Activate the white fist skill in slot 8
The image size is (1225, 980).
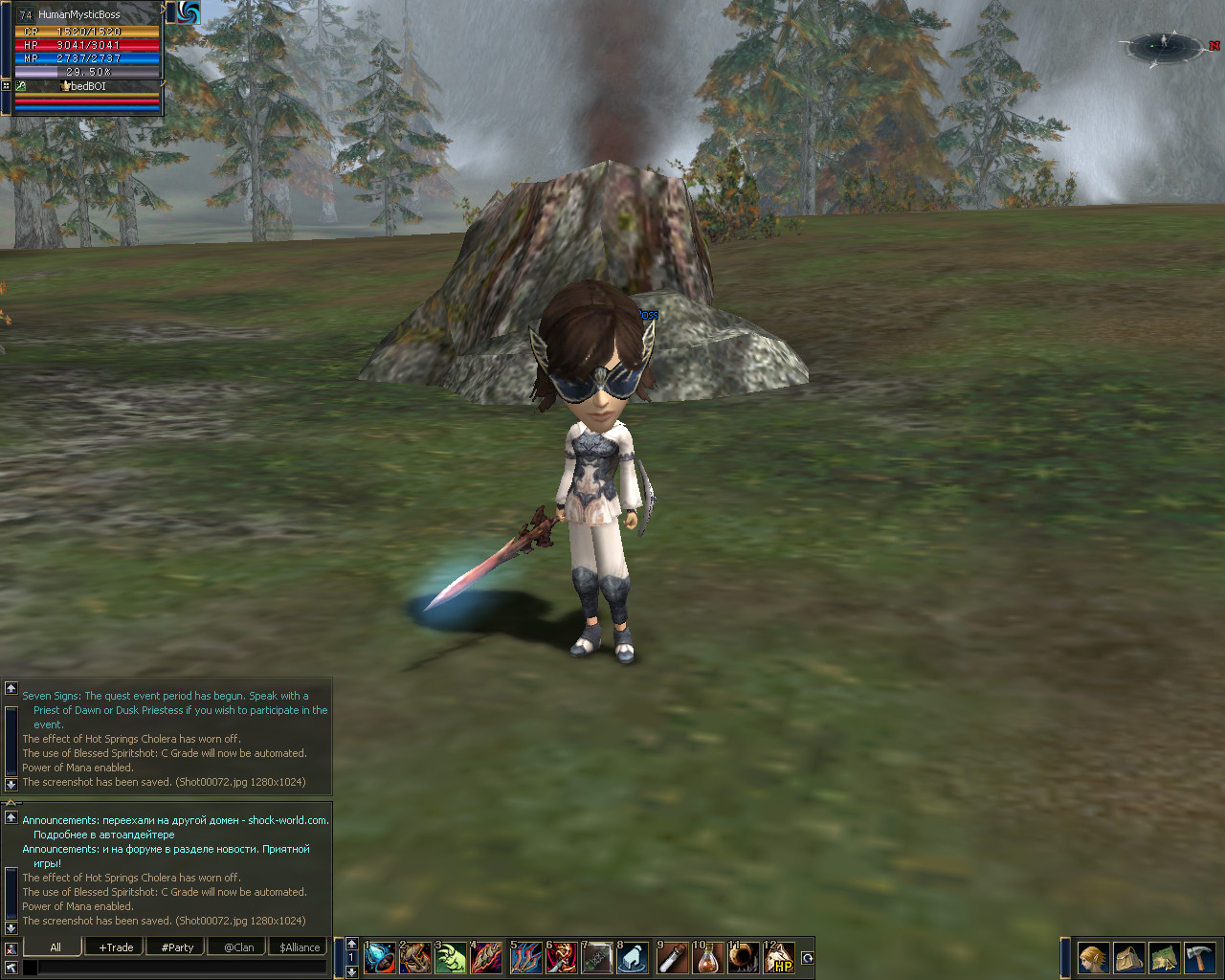coord(633,957)
